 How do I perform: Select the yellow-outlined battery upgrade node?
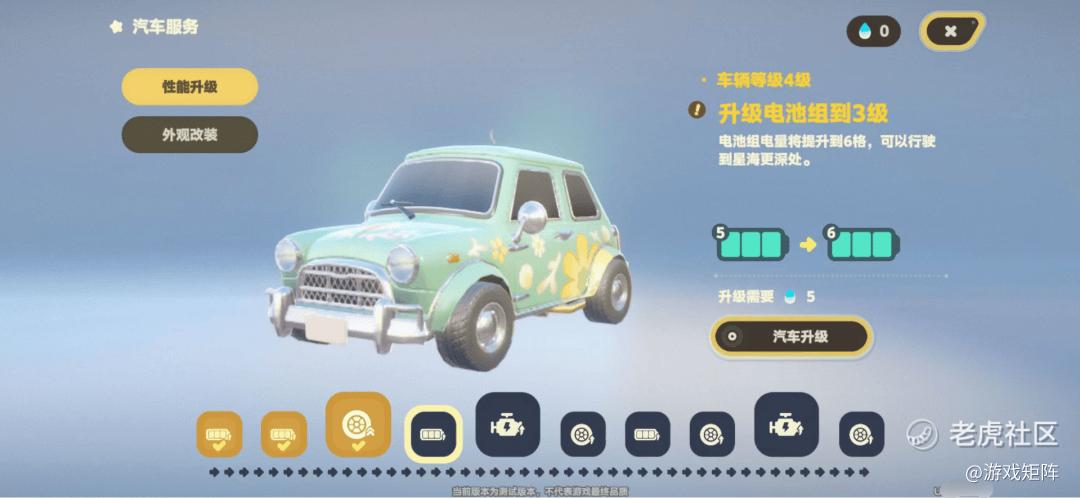click(x=433, y=434)
